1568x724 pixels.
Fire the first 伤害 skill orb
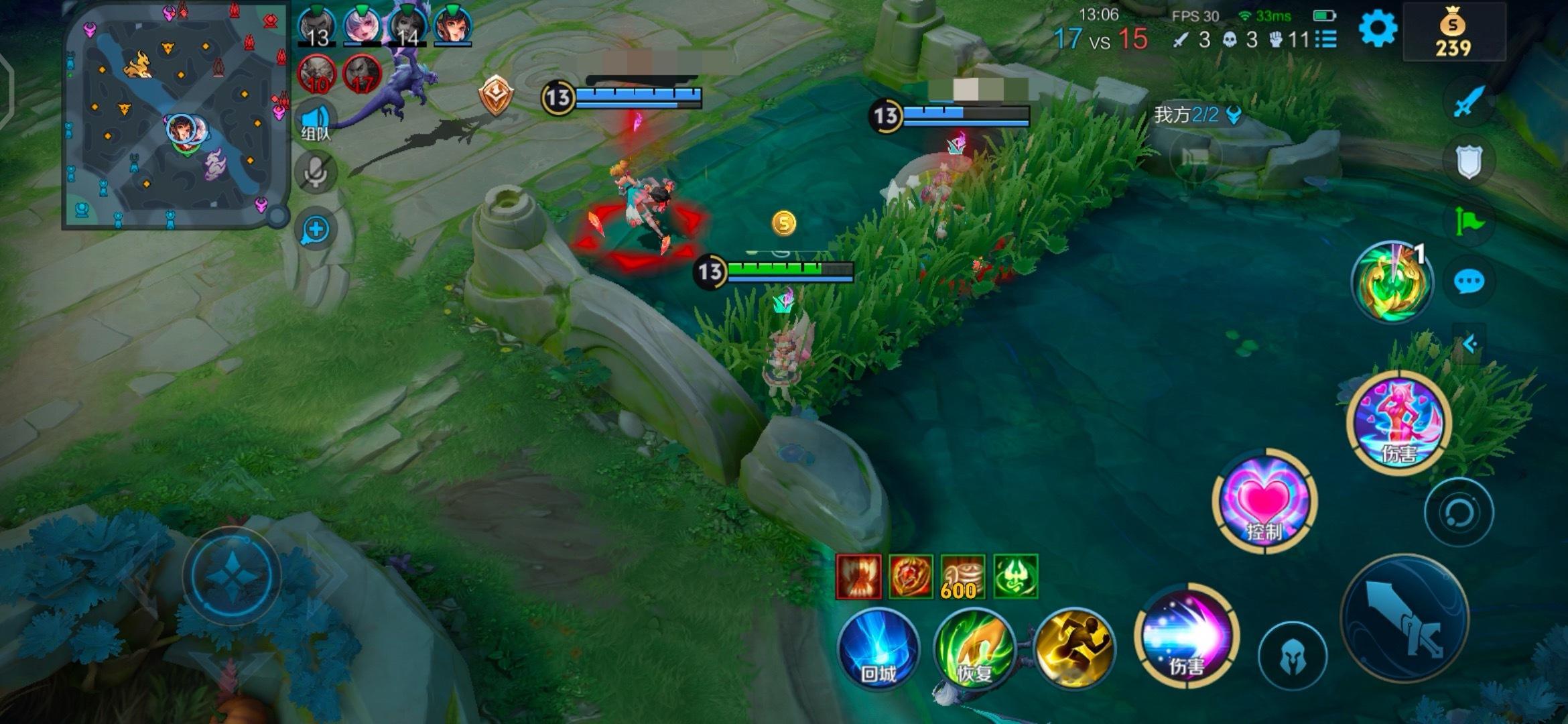[1186, 637]
